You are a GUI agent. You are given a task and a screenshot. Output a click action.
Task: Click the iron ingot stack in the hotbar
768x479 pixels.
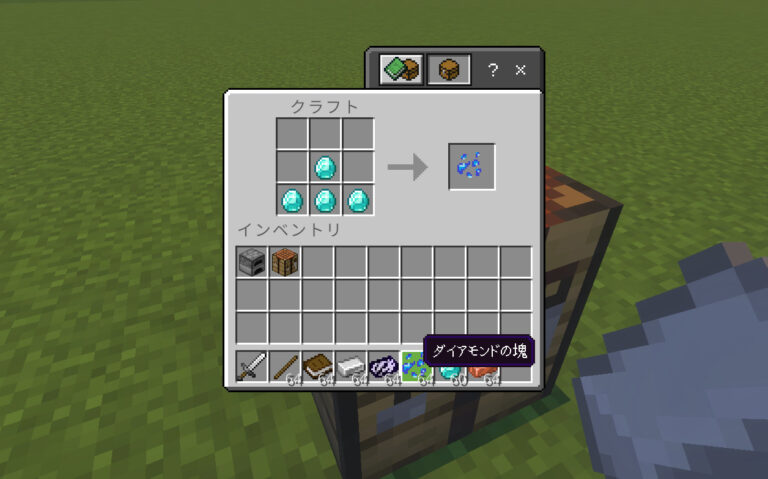(351, 366)
